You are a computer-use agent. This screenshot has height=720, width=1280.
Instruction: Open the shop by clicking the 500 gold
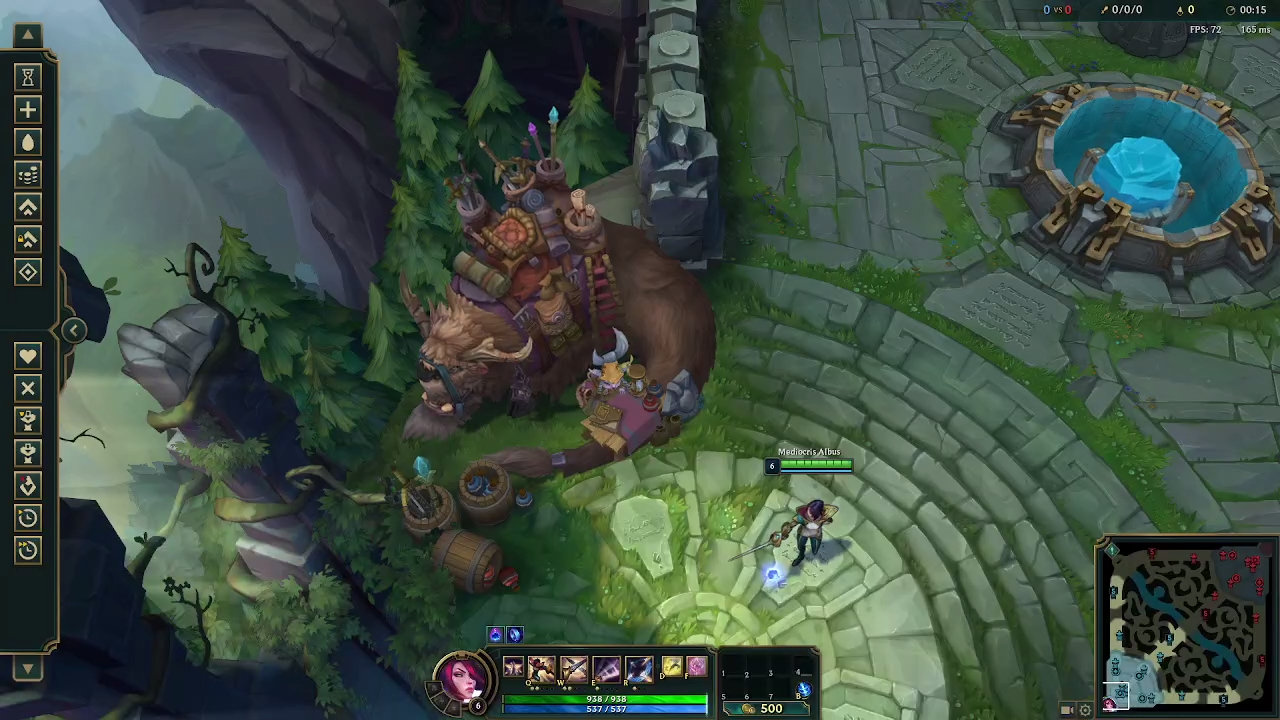769,708
